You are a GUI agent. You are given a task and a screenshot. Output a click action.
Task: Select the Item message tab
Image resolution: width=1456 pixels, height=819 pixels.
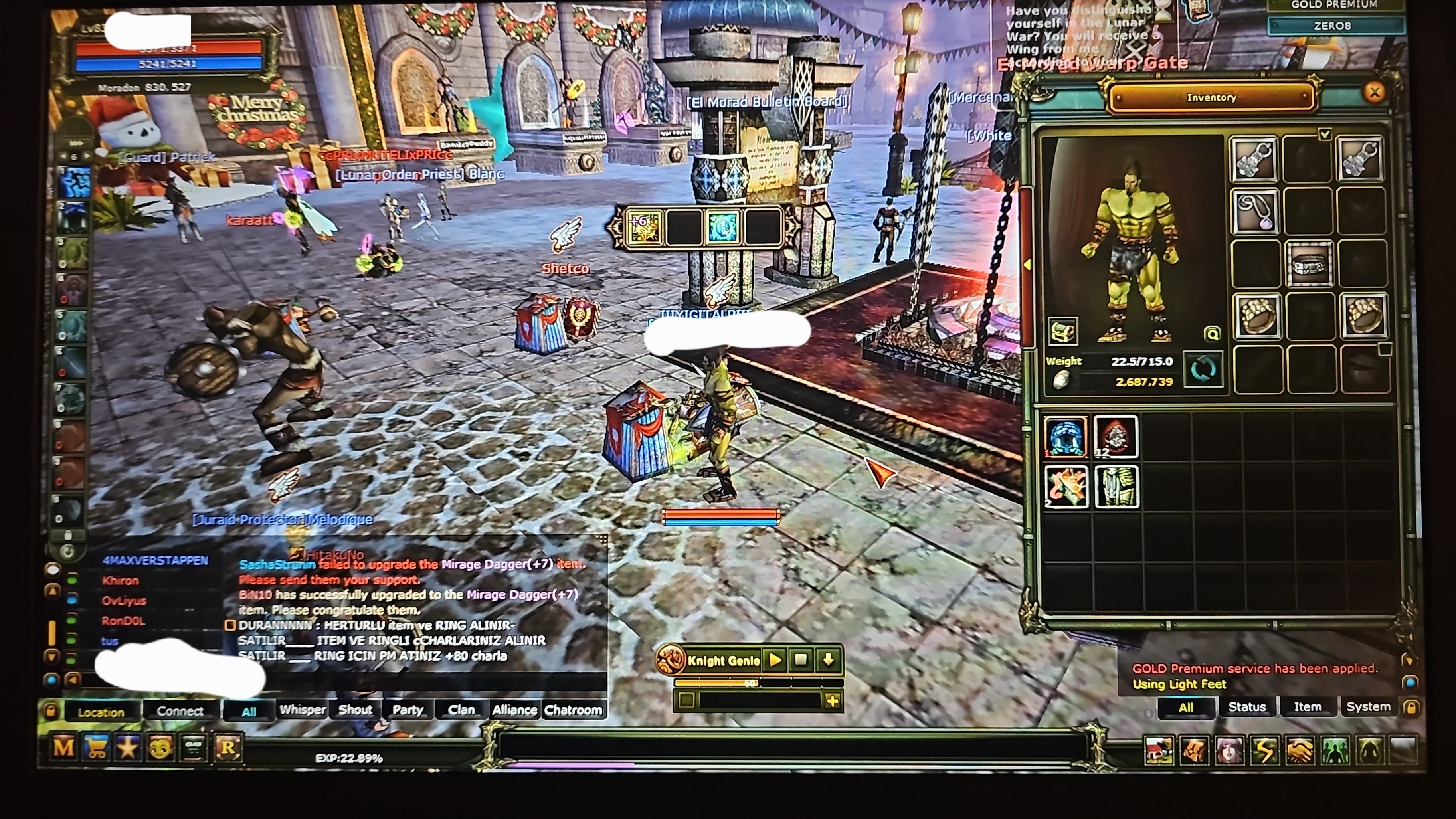tap(1308, 707)
